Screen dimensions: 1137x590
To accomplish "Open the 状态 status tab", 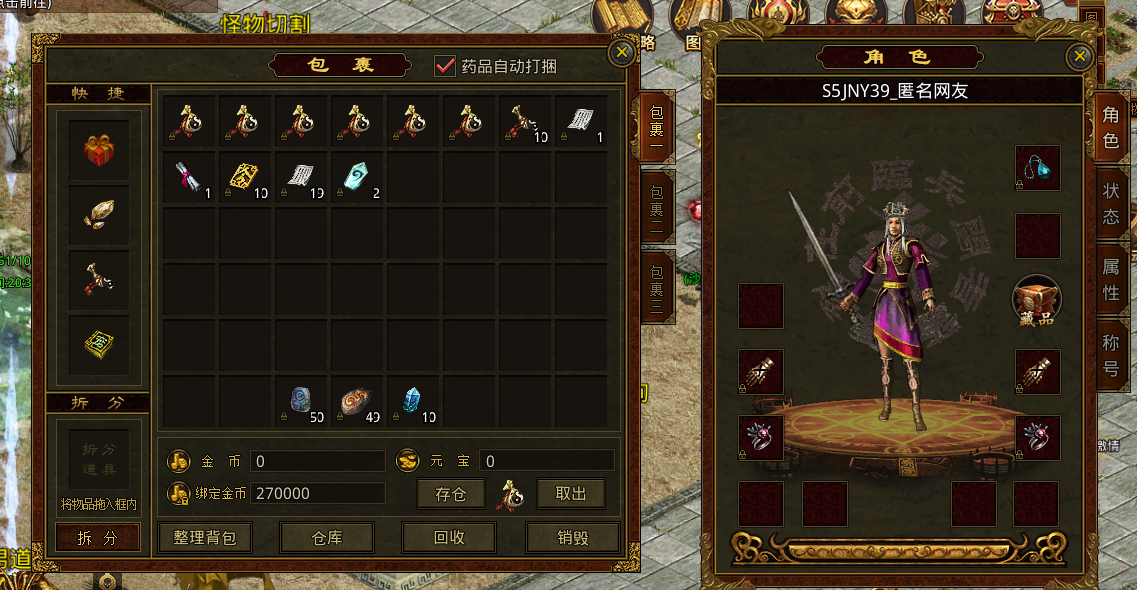I will (1111, 205).
